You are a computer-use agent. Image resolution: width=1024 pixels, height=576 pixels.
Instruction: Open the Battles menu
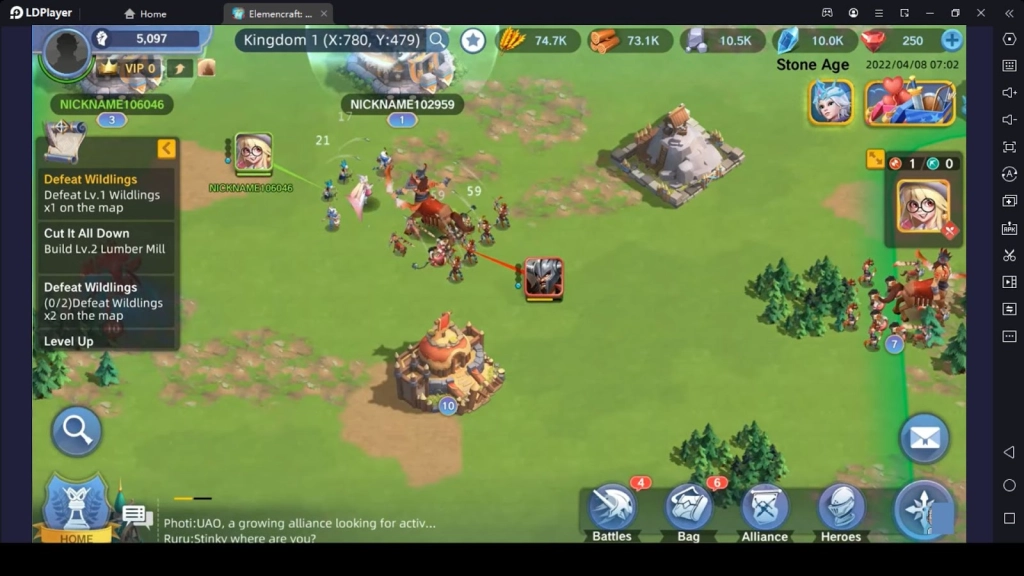[612, 512]
